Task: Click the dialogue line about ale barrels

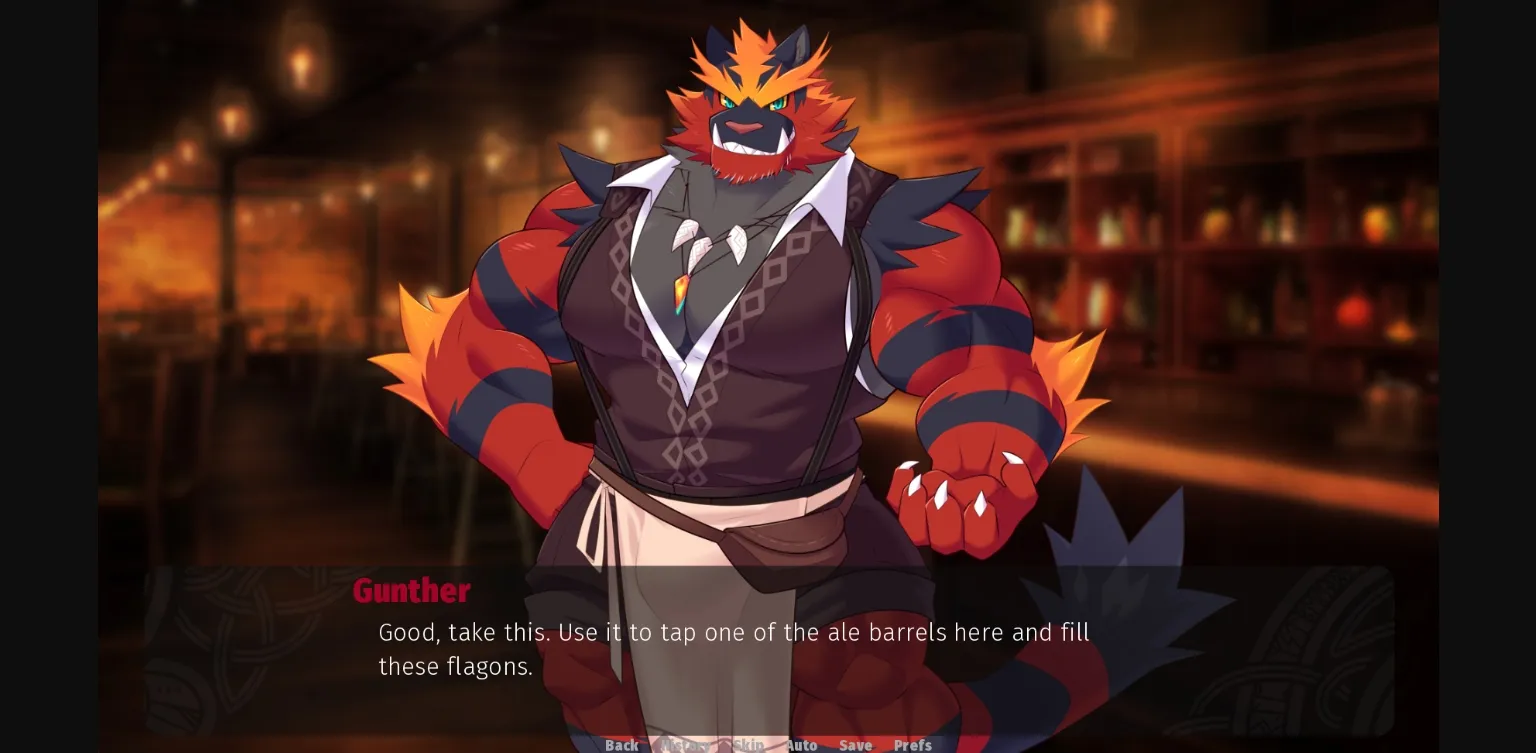Action: pos(733,632)
